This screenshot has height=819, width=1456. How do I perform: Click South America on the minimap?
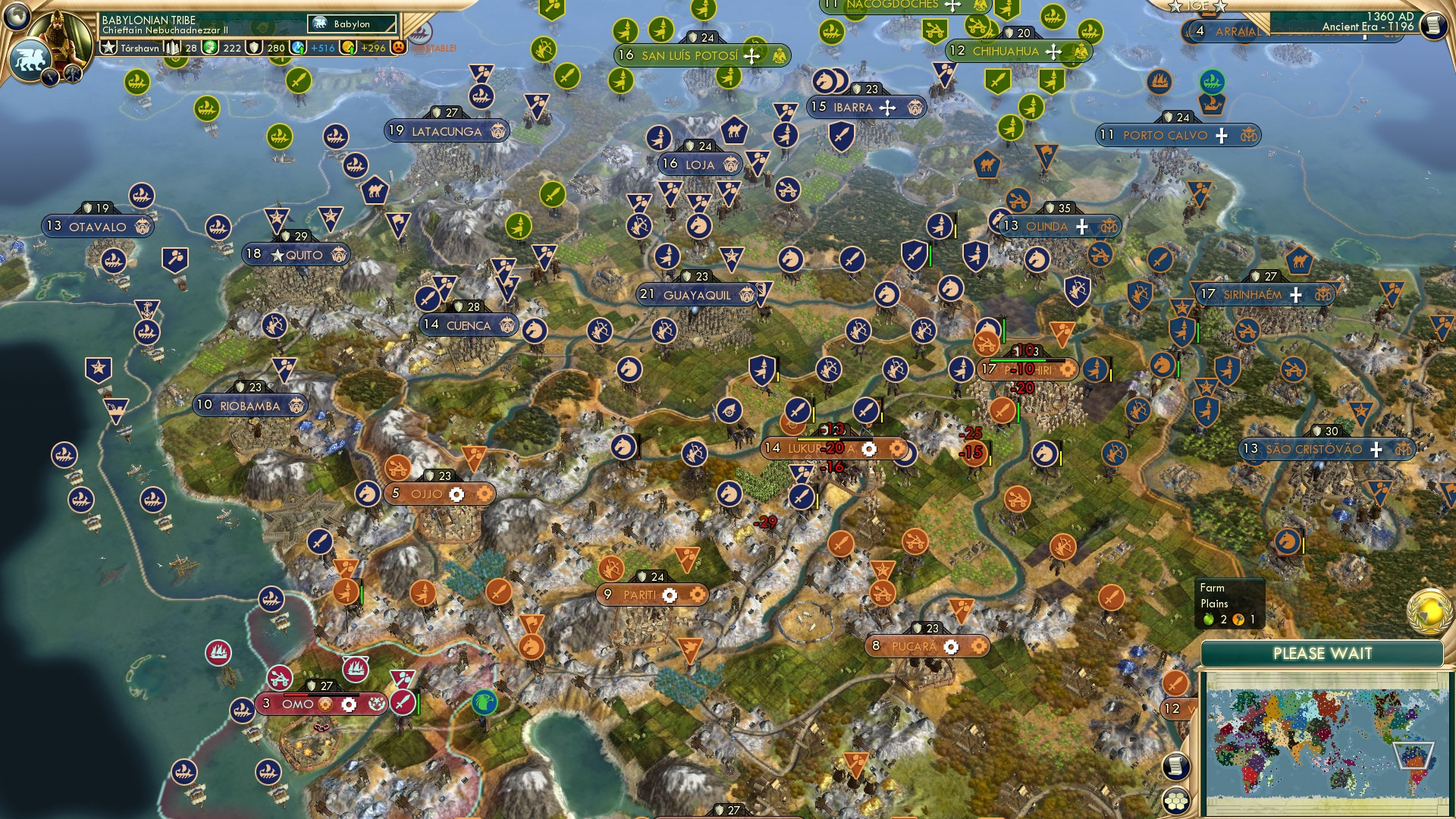pos(1414,761)
